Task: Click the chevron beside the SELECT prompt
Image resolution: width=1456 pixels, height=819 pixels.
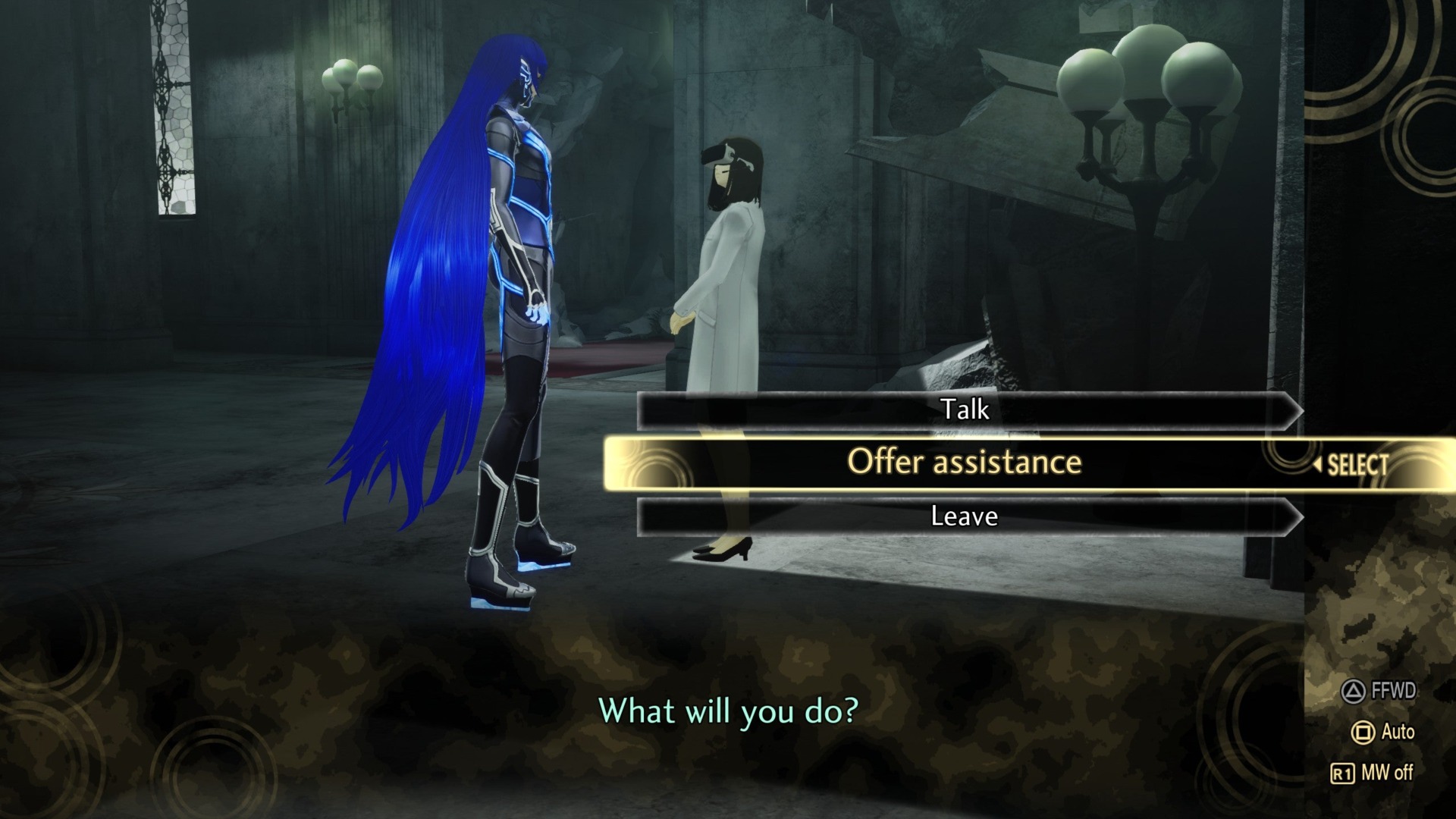Action: 1319,465
